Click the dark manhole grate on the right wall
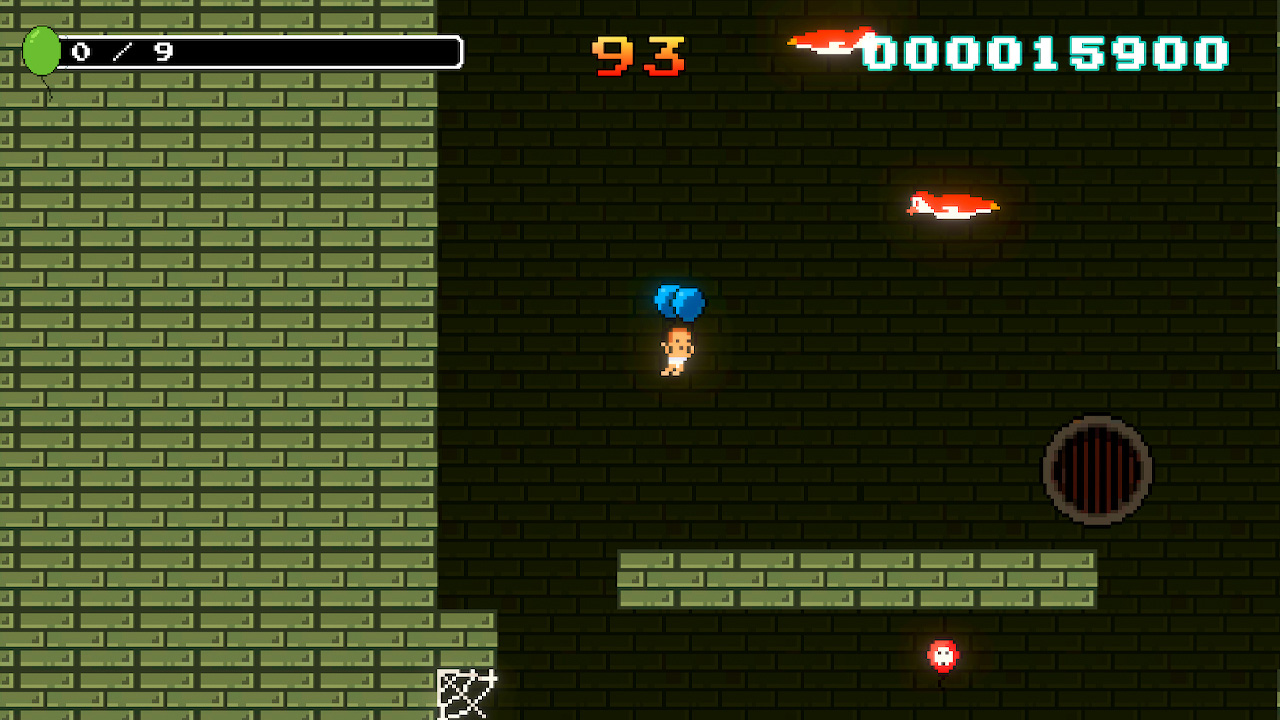This screenshot has width=1280, height=720. tap(1098, 470)
